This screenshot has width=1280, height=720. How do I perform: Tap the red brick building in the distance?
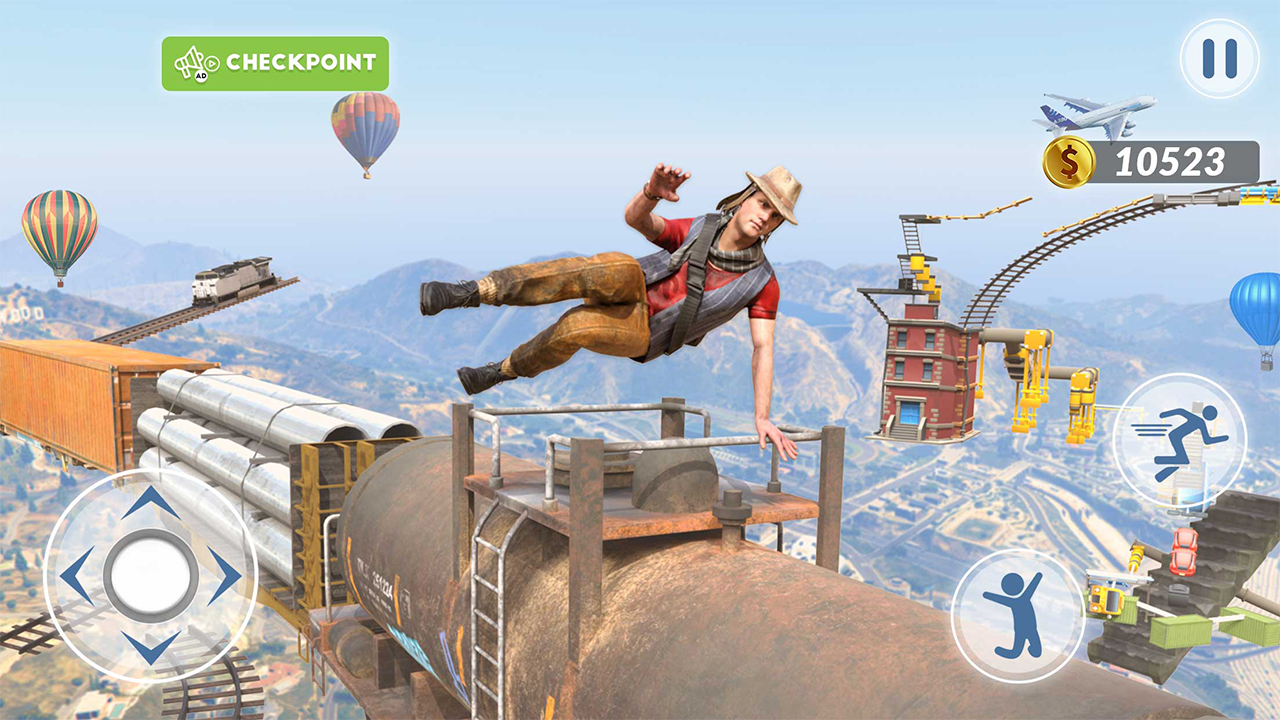pyautogui.click(x=920, y=370)
